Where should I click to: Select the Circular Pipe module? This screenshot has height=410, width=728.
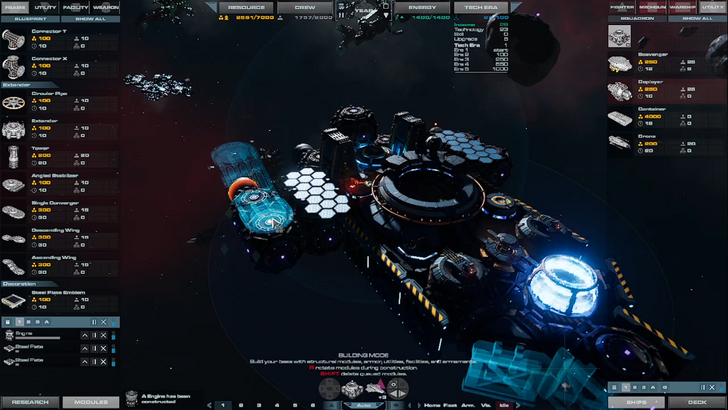[x=40, y=99]
